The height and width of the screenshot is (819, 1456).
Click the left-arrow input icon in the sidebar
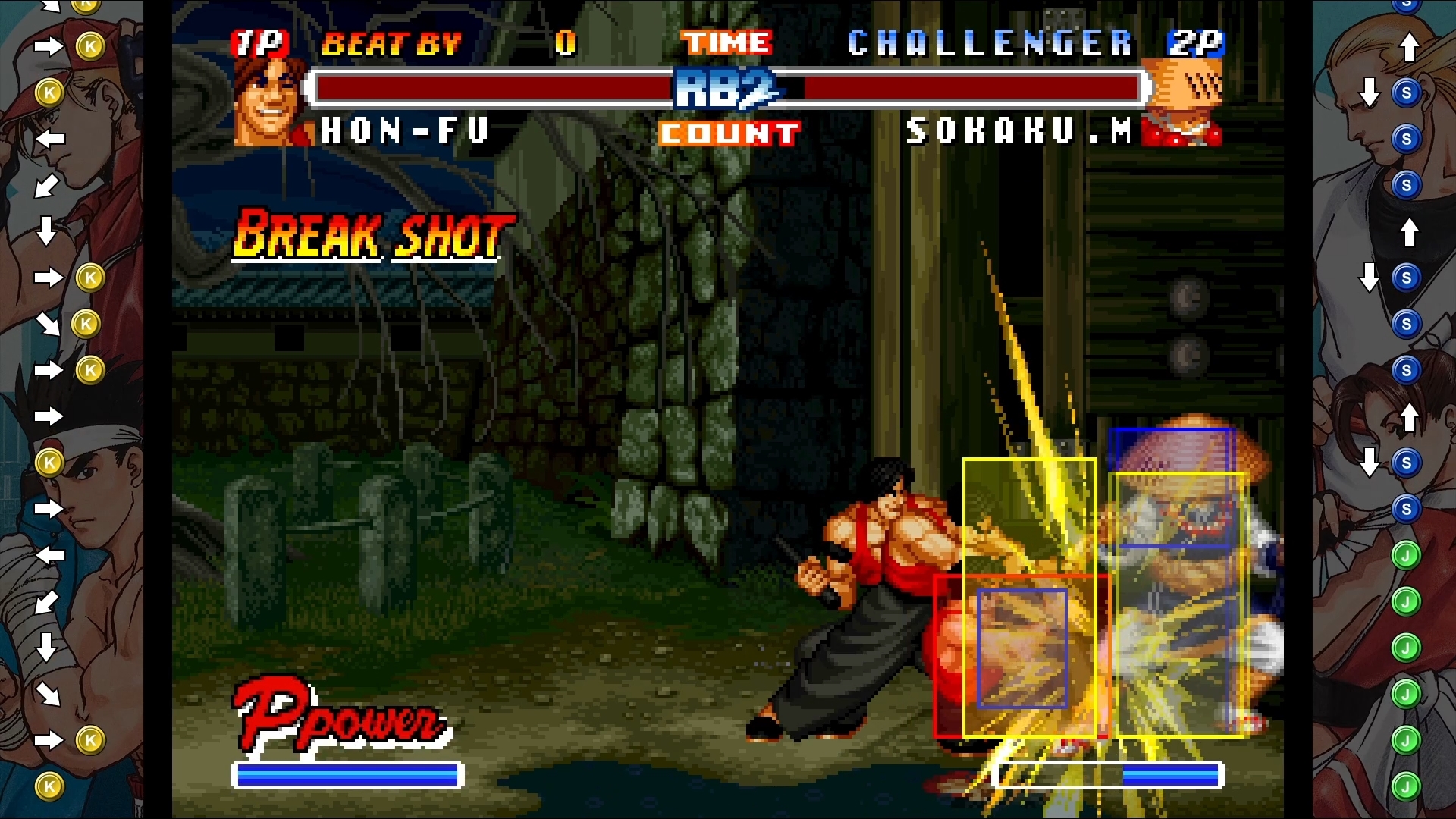(51, 138)
